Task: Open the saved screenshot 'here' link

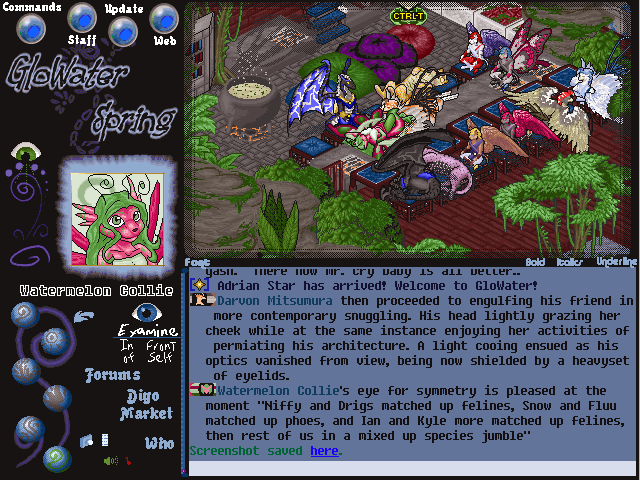Action: point(323,451)
